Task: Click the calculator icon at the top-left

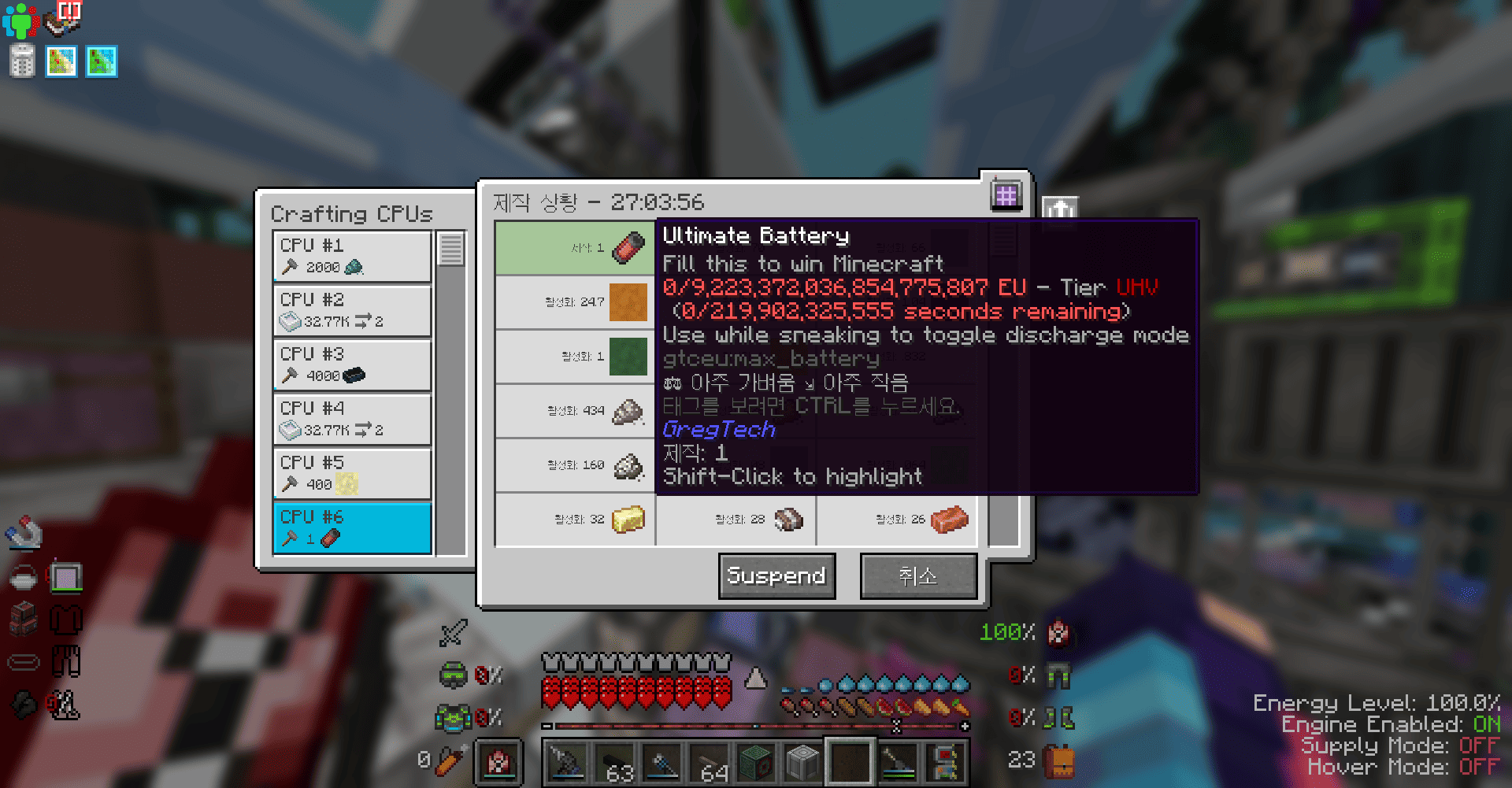Action: 21,61
